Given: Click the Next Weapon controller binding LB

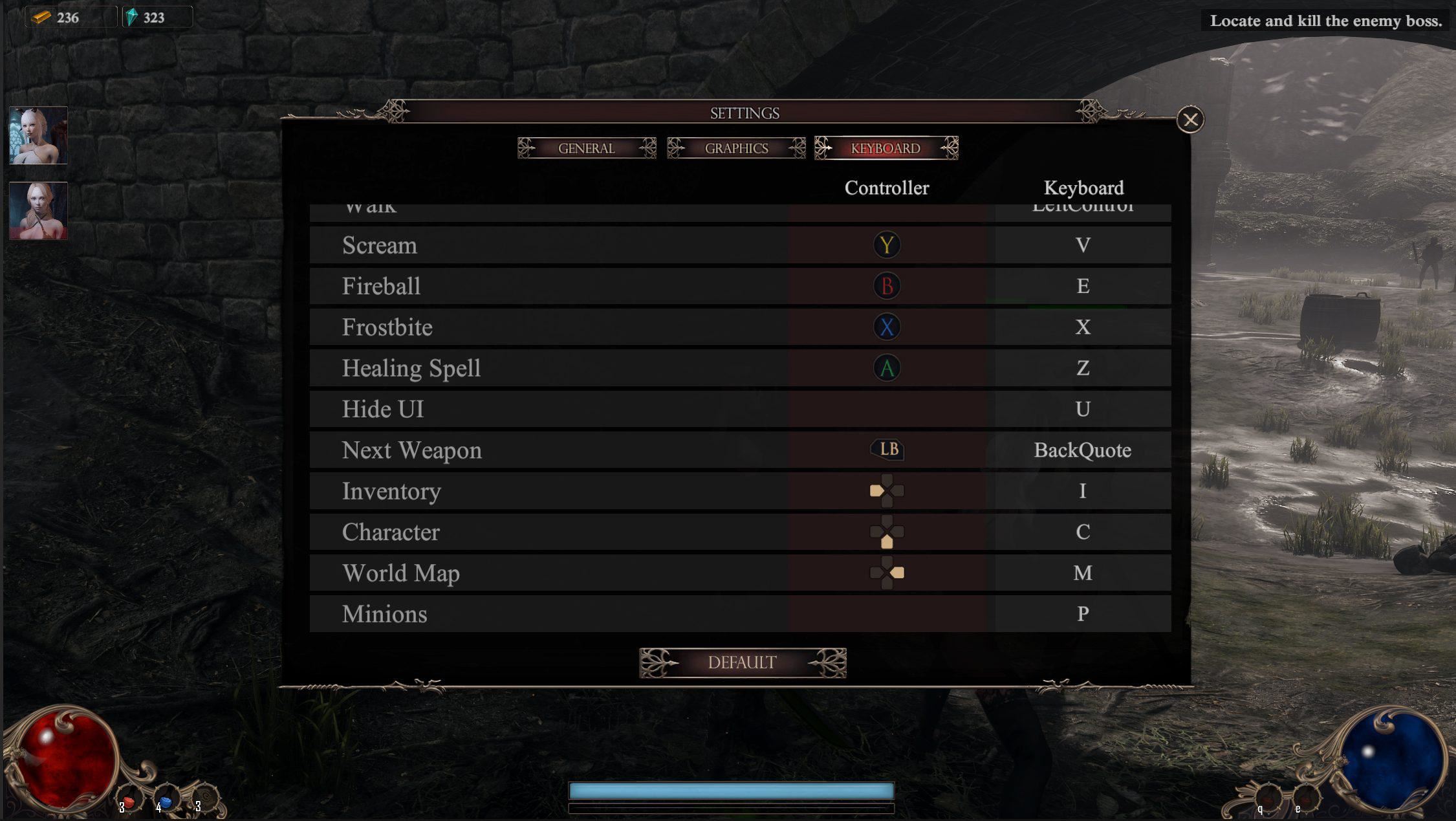Looking at the screenshot, I should point(887,450).
